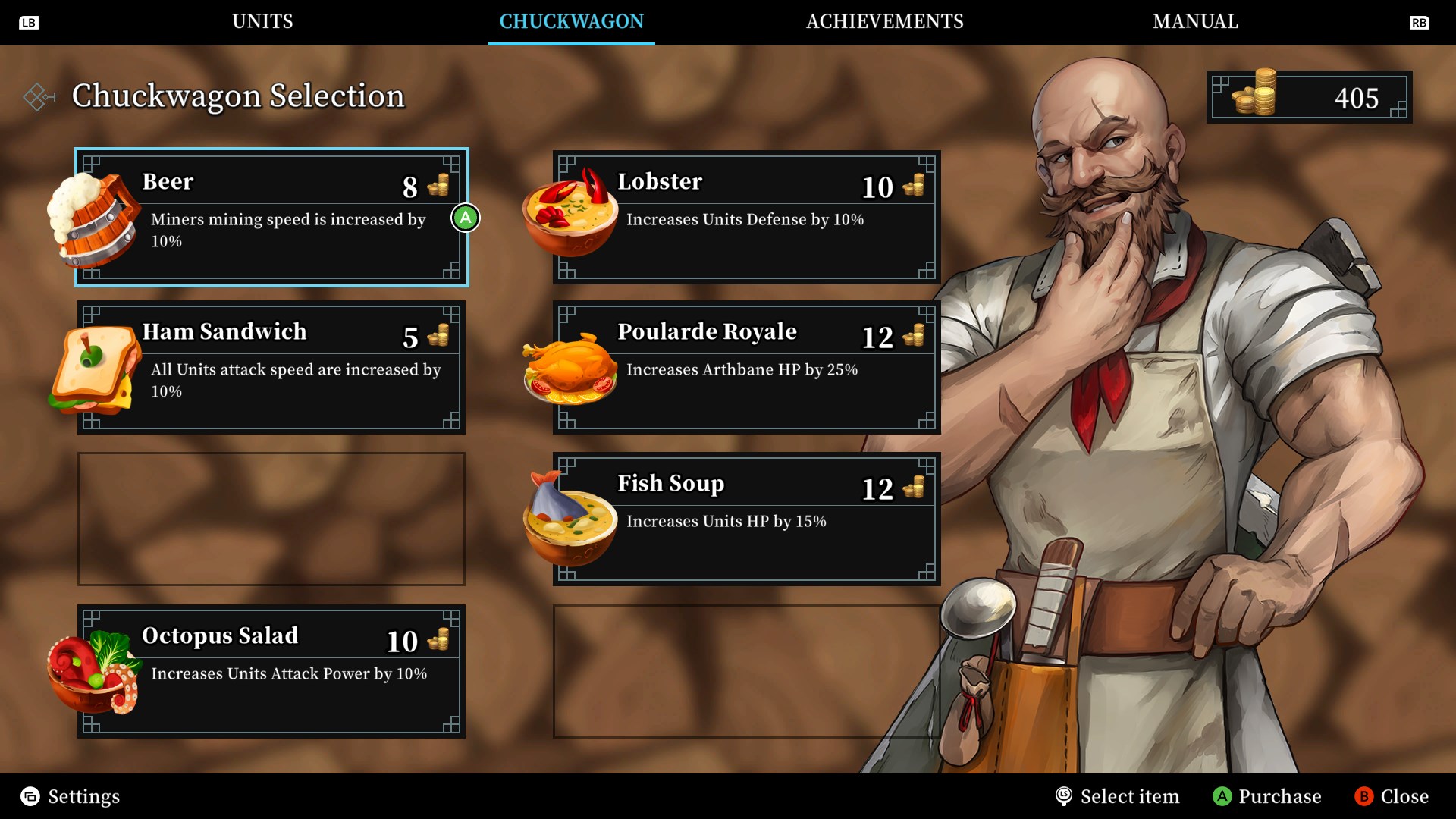Choose the Lobster dish card
1456x819 pixels.
[x=746, y=217]
